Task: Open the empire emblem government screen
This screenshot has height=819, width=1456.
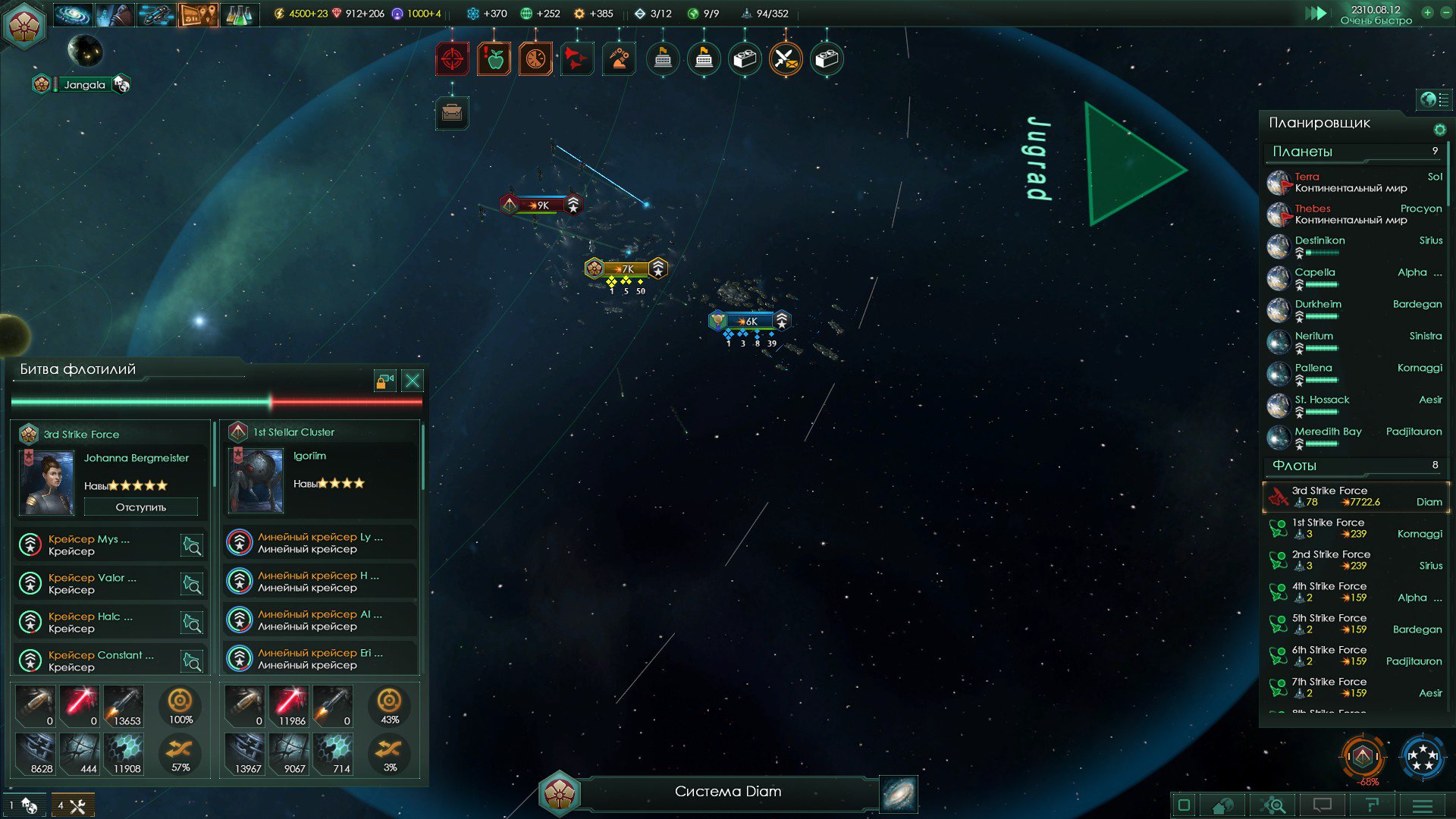Action: pos(25,25)
